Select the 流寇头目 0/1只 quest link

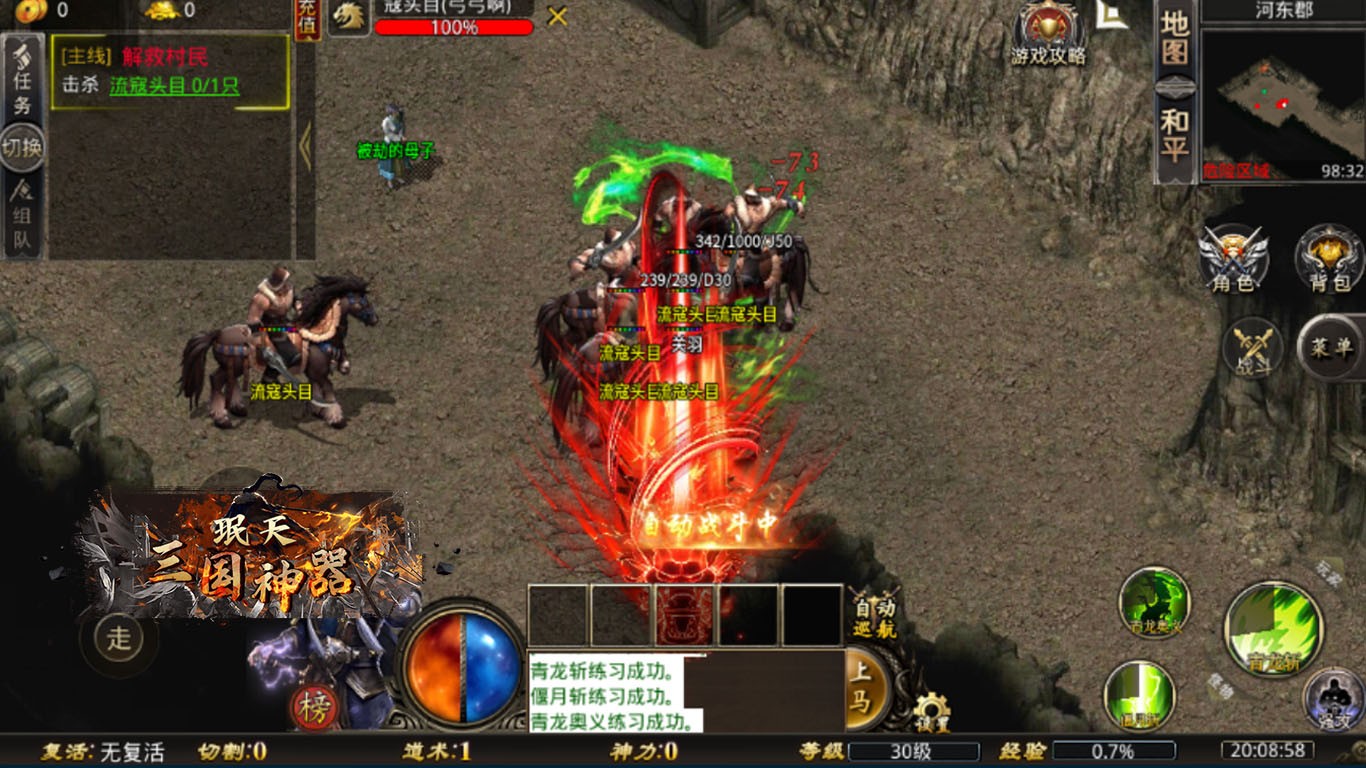(x=174, y=86)
